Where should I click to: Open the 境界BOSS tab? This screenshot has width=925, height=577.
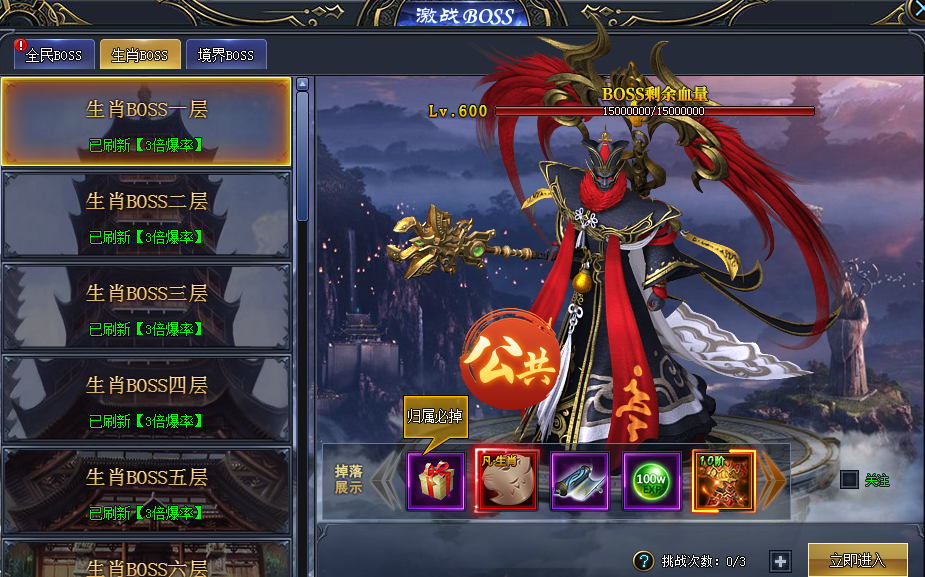(x=226, y=54)
